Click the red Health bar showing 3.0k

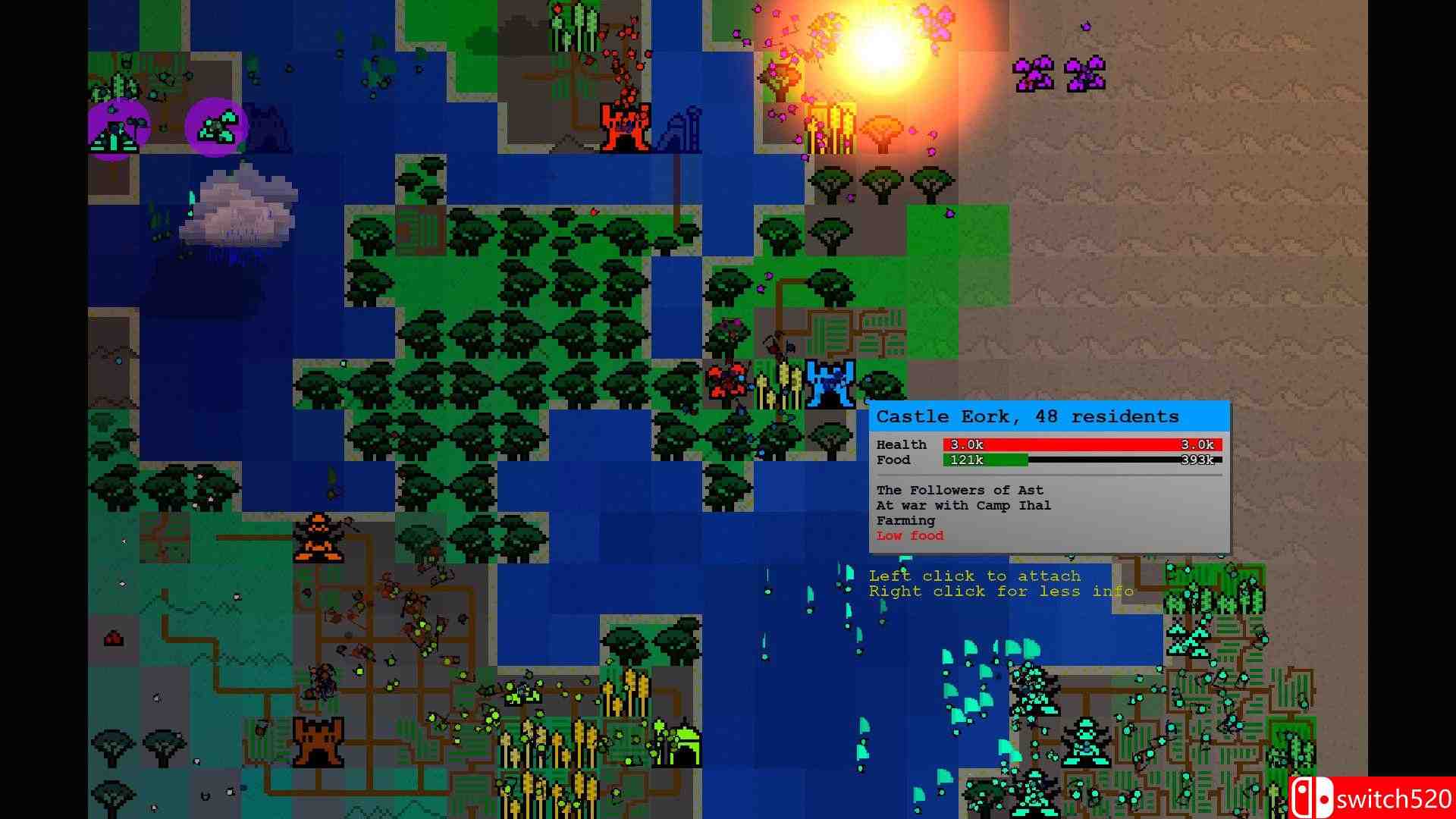click(x=1081, y=444)
